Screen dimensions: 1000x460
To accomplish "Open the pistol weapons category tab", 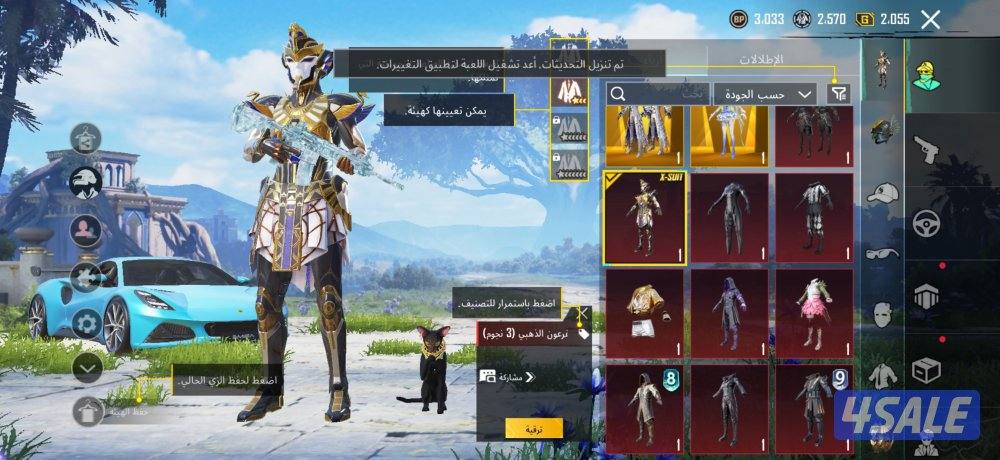I will (928, 150).
